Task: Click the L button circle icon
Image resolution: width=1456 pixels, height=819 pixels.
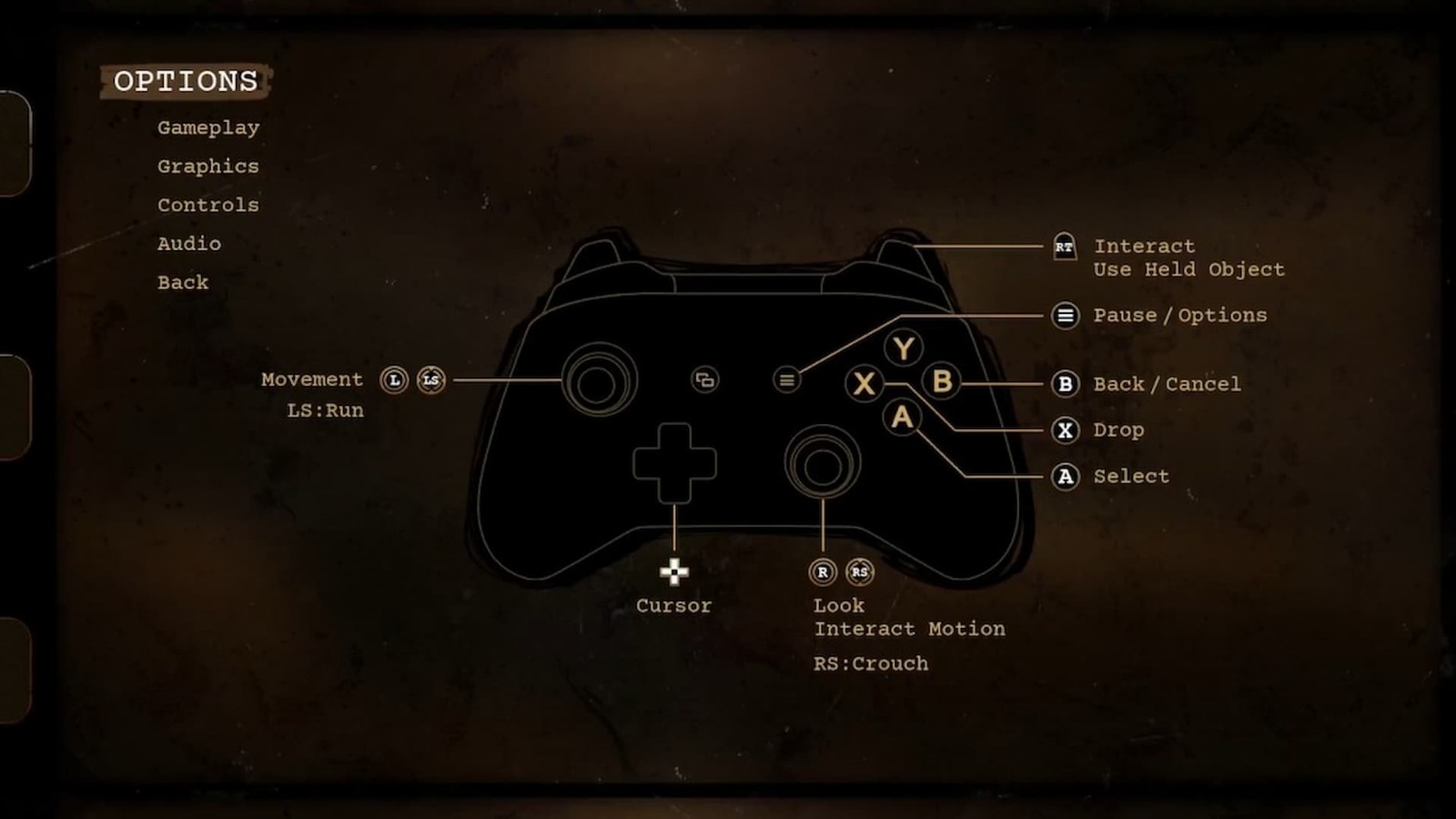Action: (392, 380)
